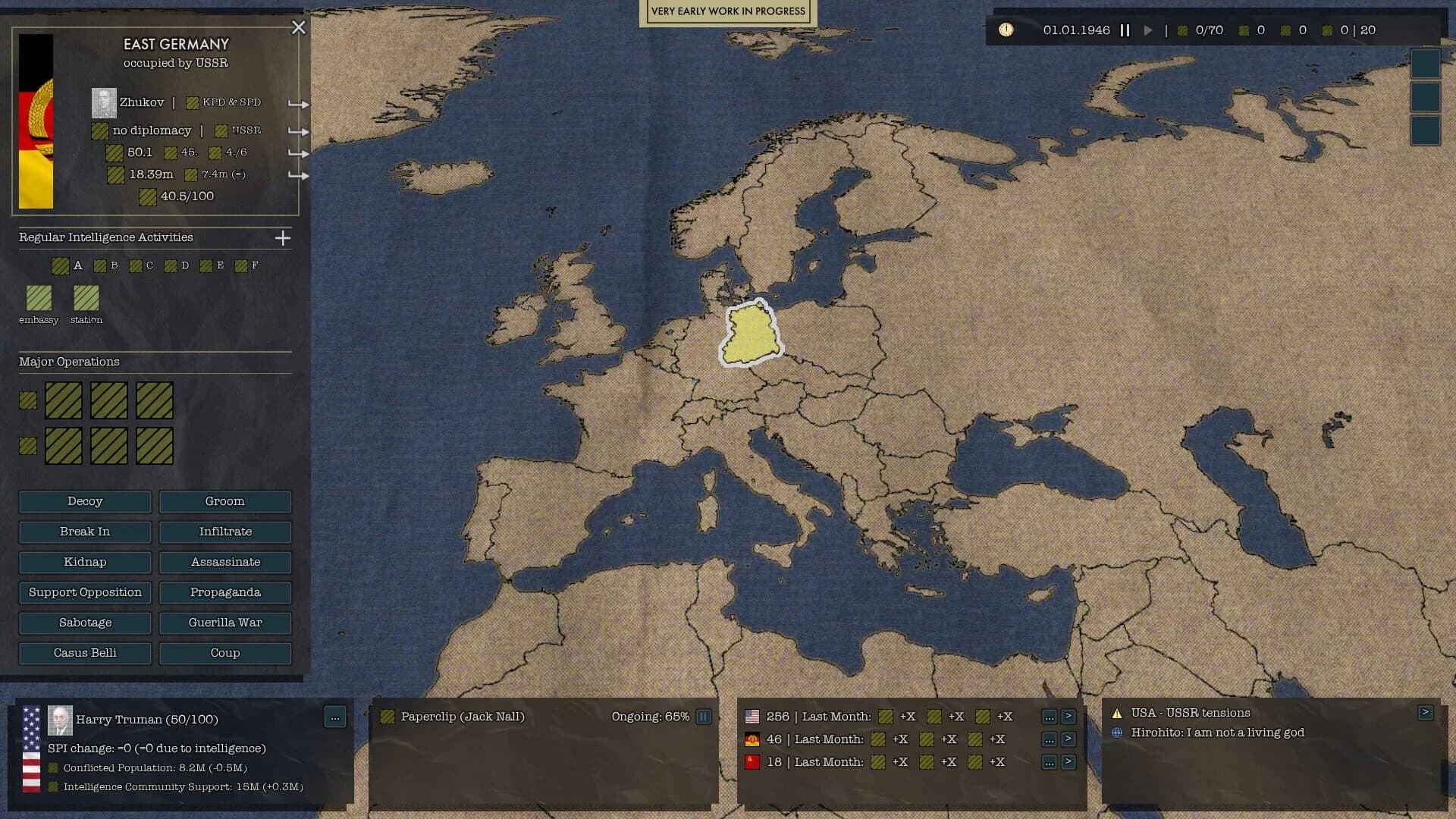1456x819 pixels.
Task: Toggle intelligence activity A
Action: tap(61, 265)
